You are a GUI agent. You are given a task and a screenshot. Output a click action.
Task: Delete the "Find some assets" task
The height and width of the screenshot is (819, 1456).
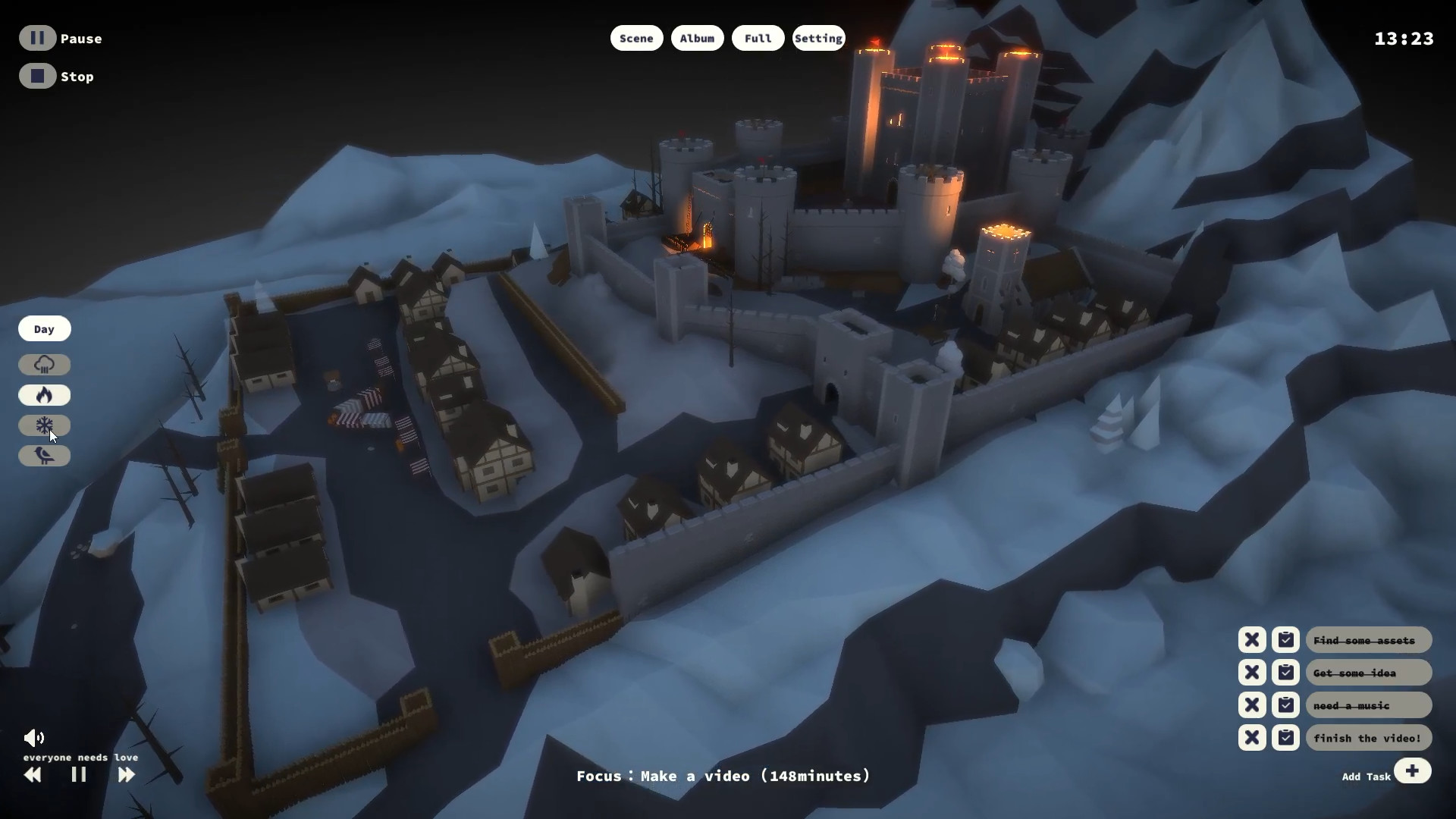(x=1252, y=640)
